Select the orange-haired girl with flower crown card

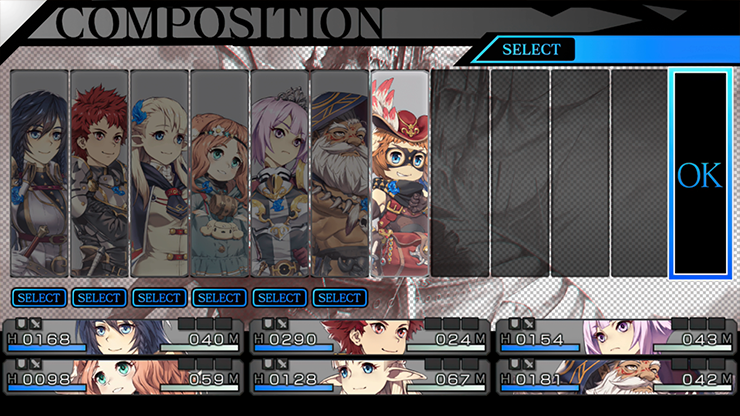click(x=219, y=172)
